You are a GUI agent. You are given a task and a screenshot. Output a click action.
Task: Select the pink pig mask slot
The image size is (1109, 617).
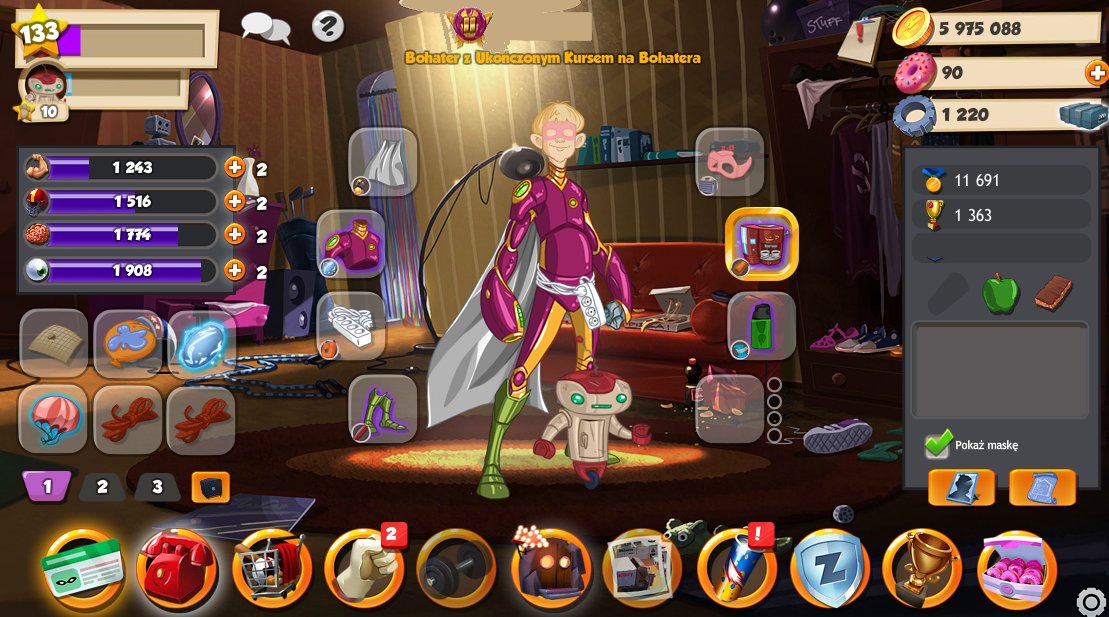[729, 162]
